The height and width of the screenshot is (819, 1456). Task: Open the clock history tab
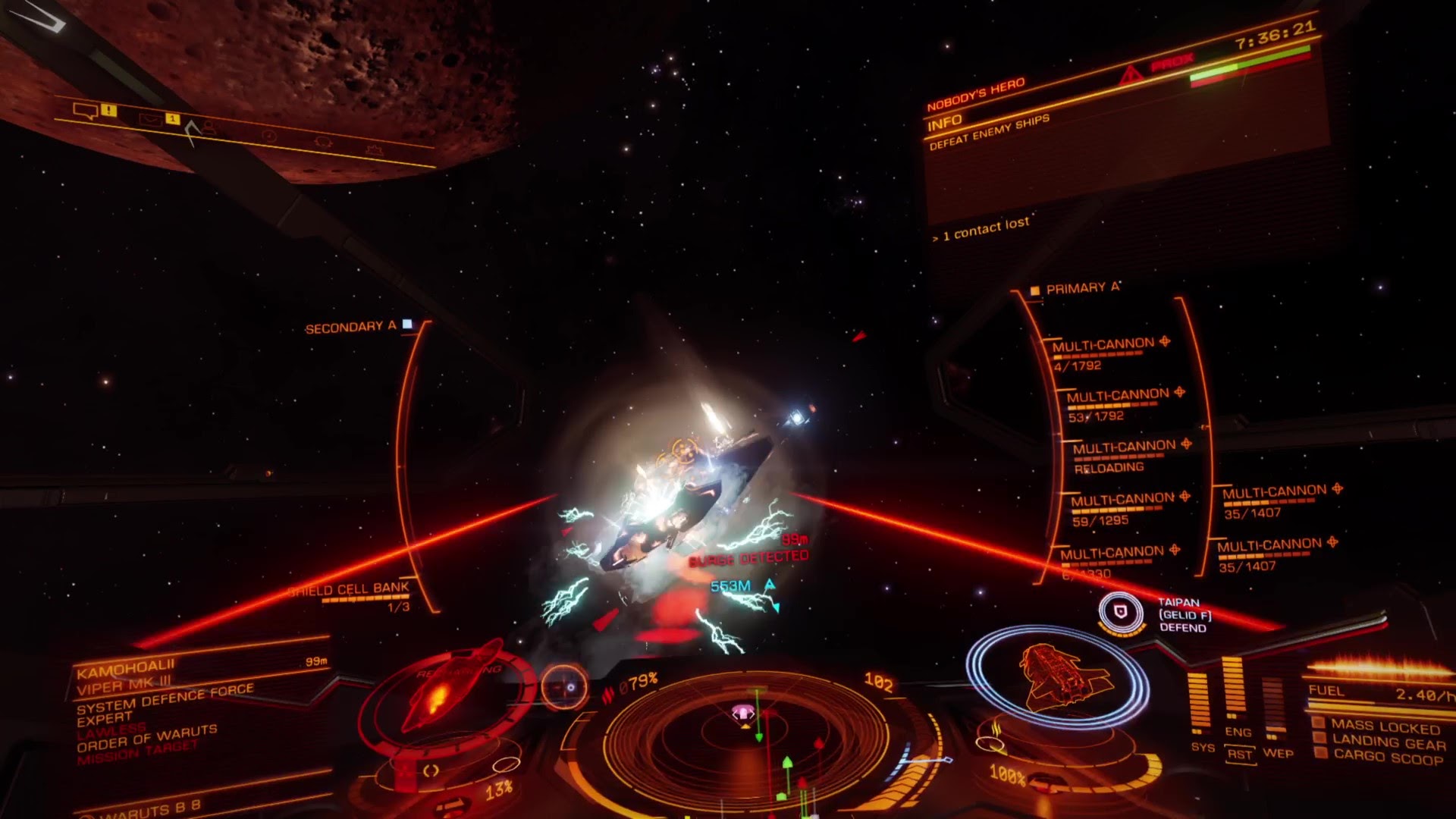click(x=268, y=136)
